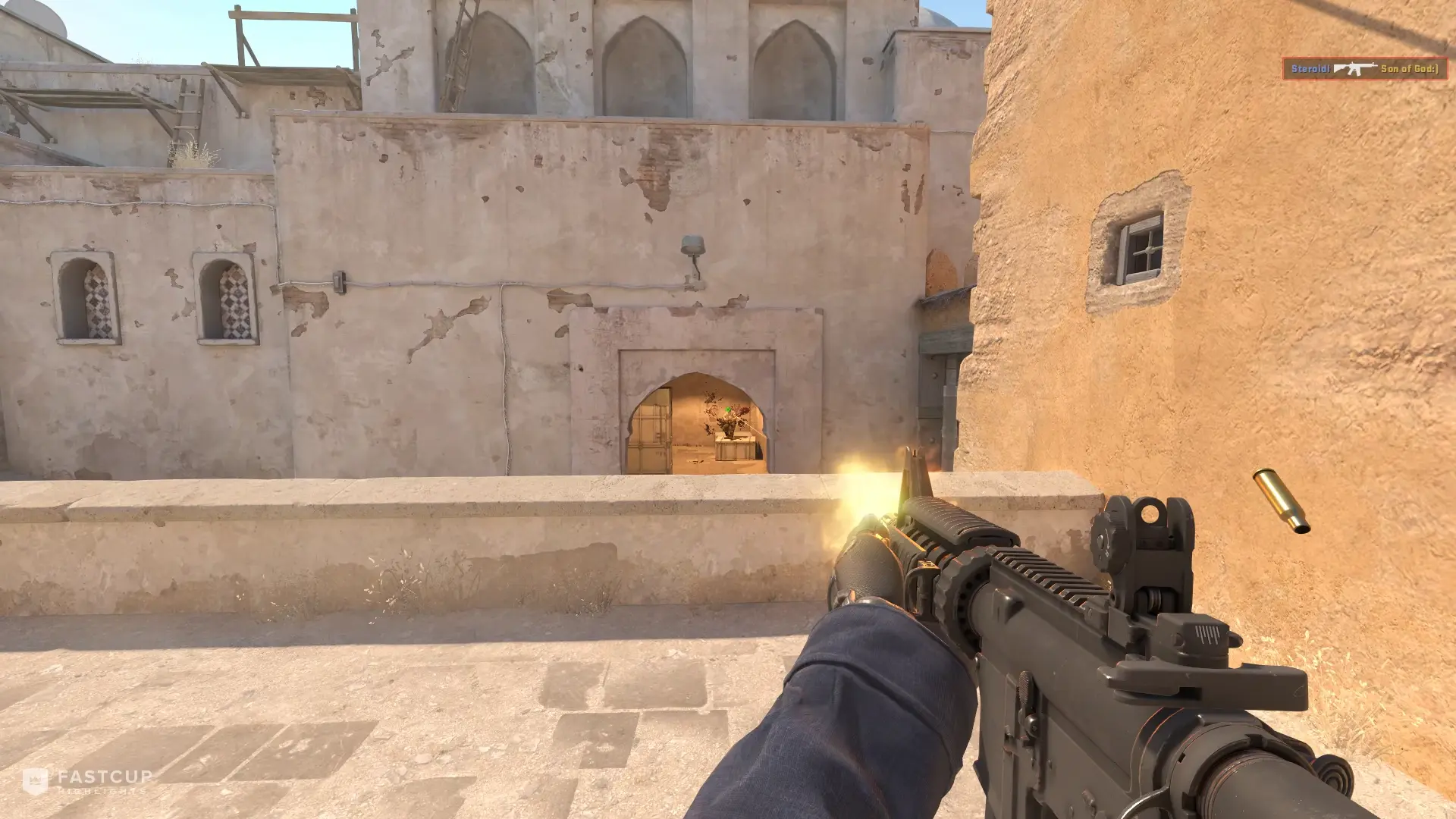Click the red-outlined kill feed notification box
1456x819 pixels.
1365,67
